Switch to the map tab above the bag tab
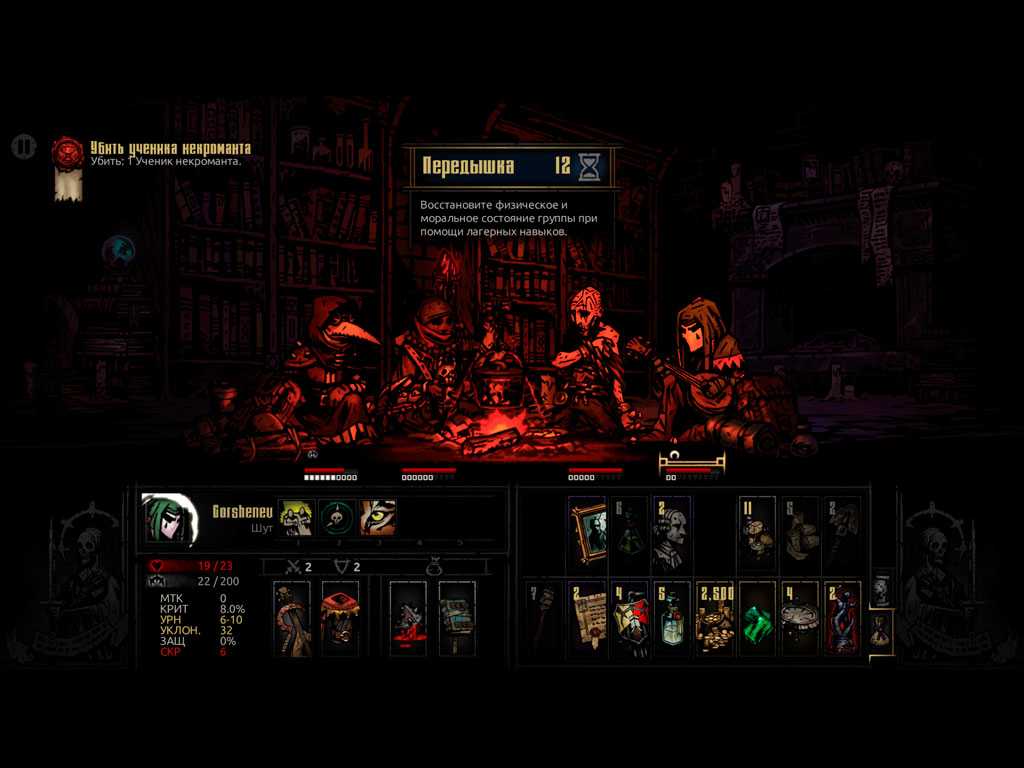 point(880,590)
